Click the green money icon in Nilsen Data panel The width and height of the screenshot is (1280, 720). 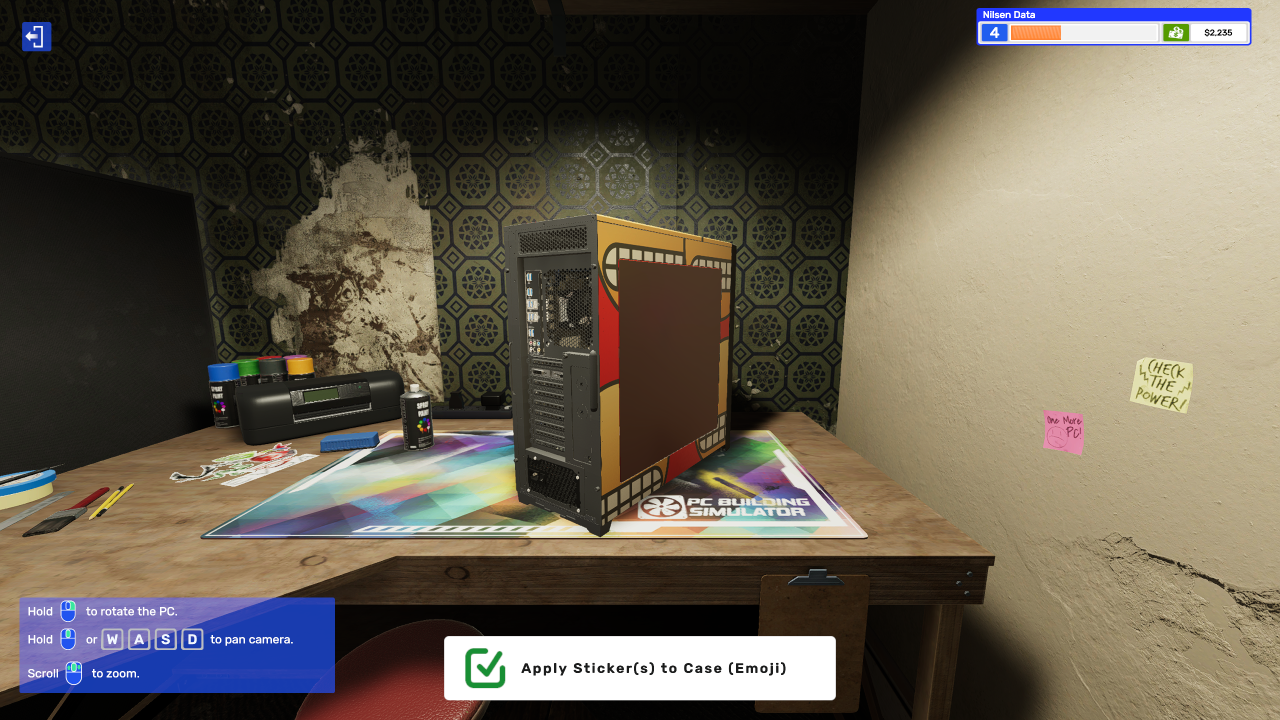[x=1176, y=32]
